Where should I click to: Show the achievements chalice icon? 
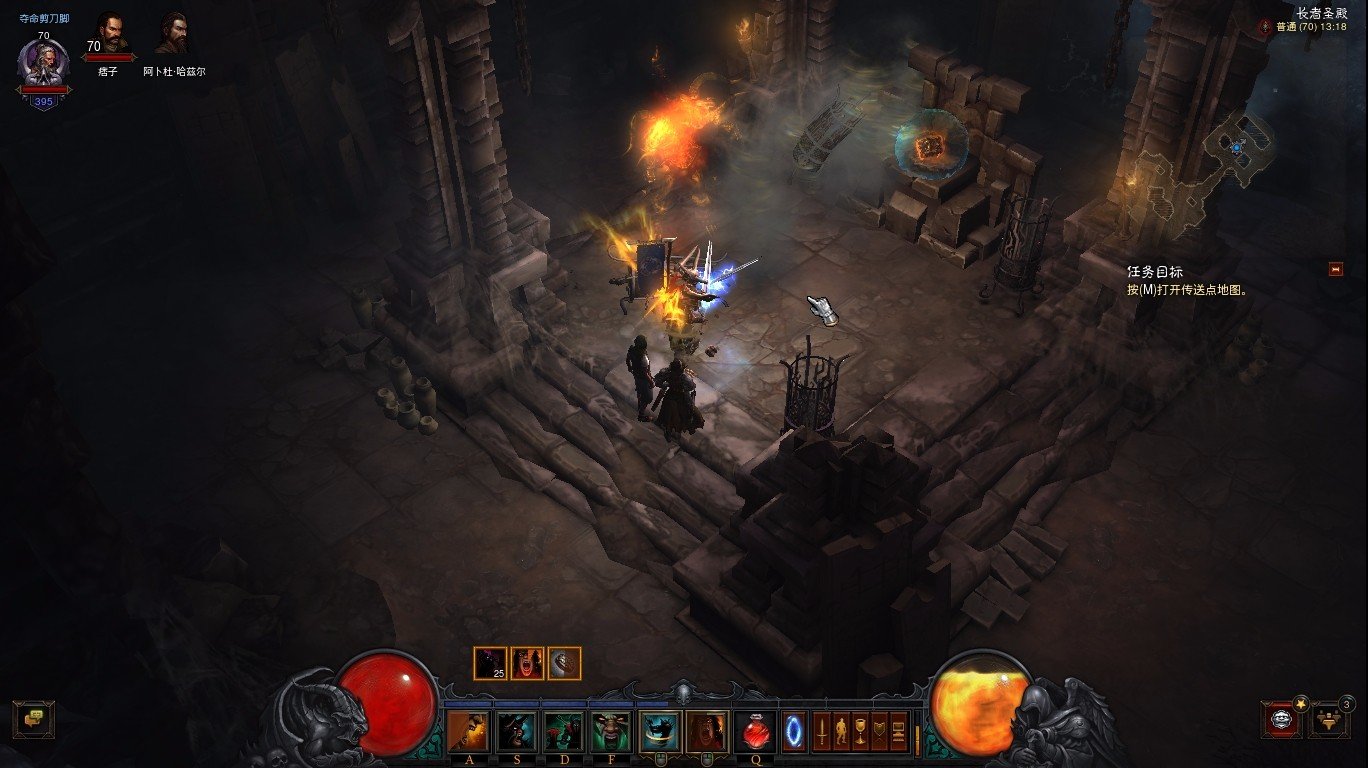860,732
